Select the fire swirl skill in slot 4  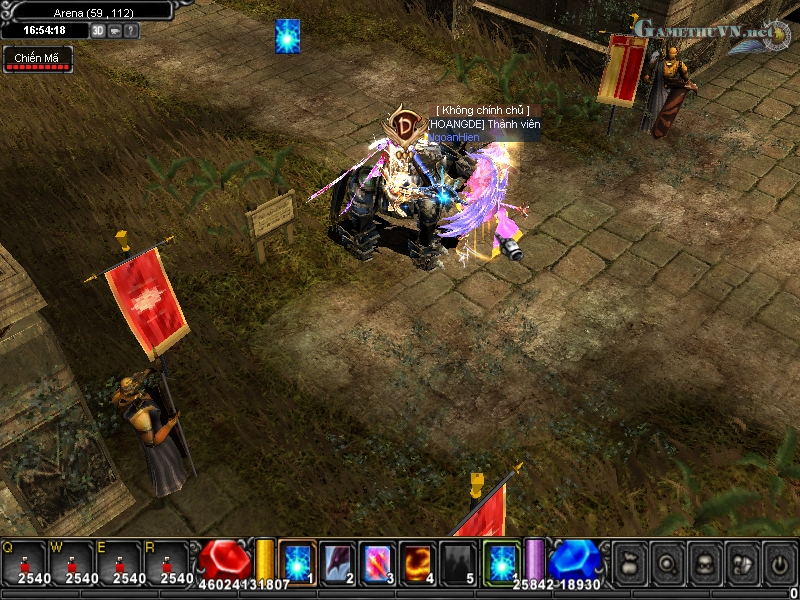click(x=417, y=562)
